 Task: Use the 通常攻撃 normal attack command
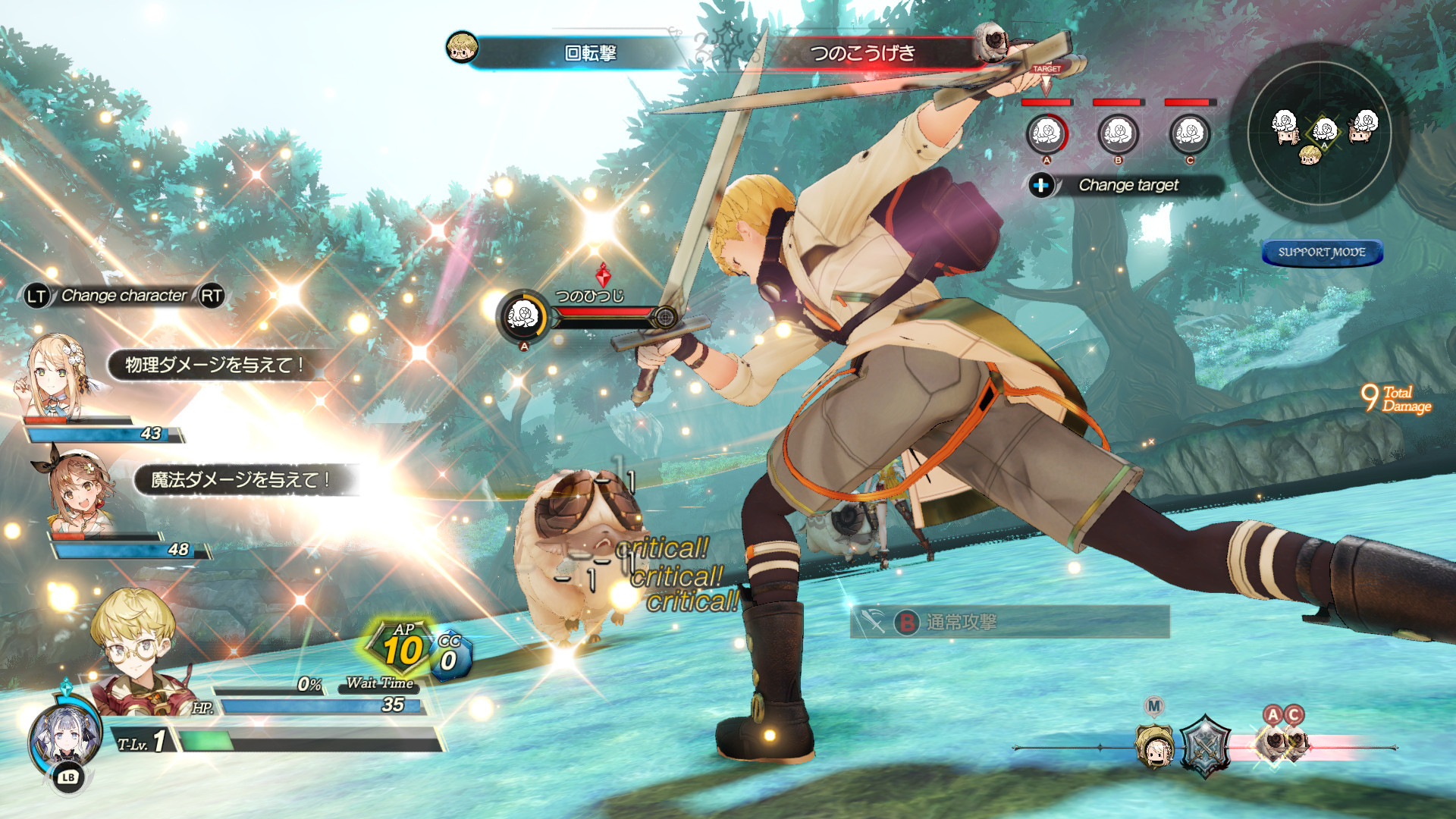tap(1009, 623)
